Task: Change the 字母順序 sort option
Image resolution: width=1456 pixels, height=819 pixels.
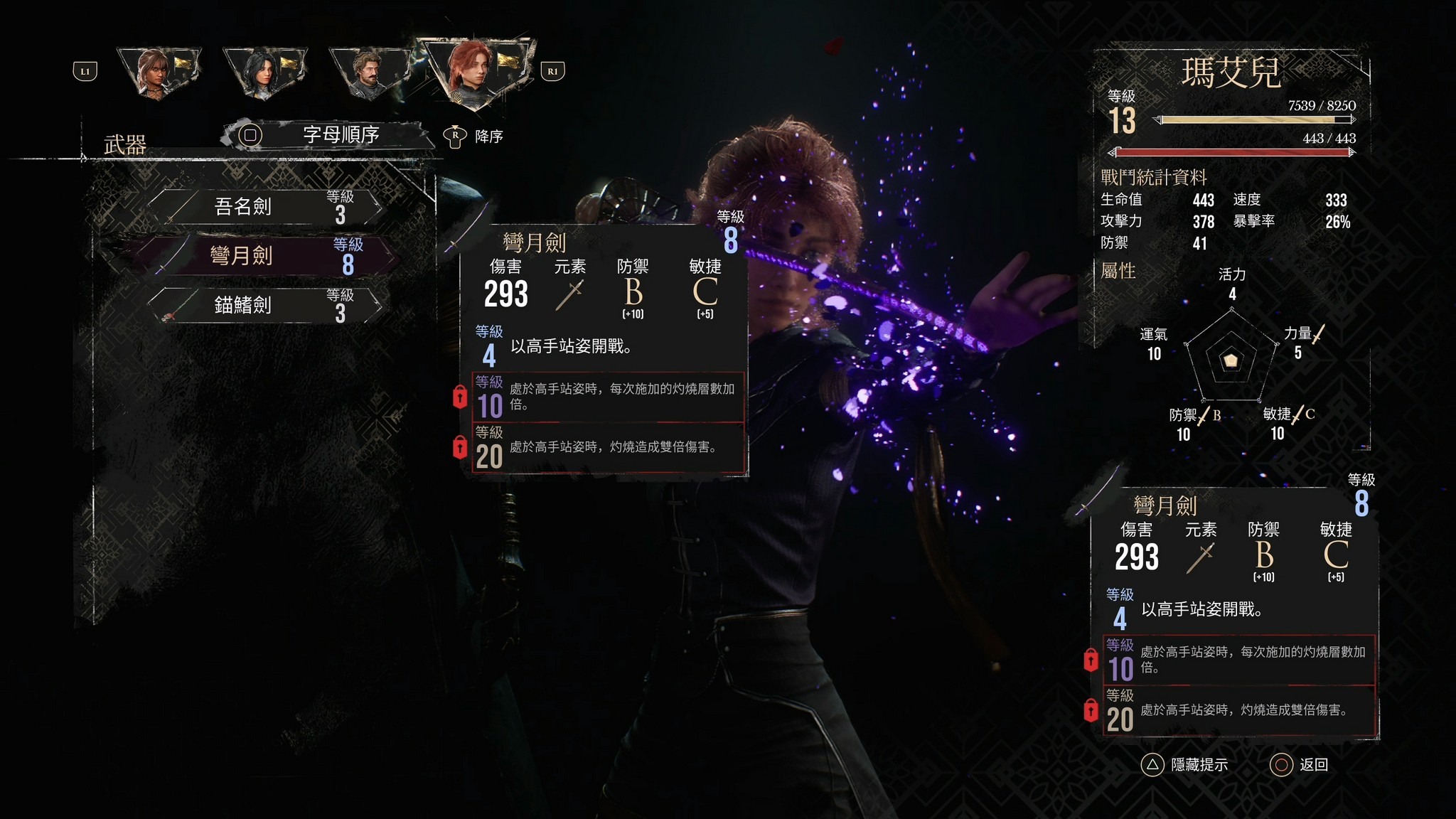Action: click(x=328, y=134)
